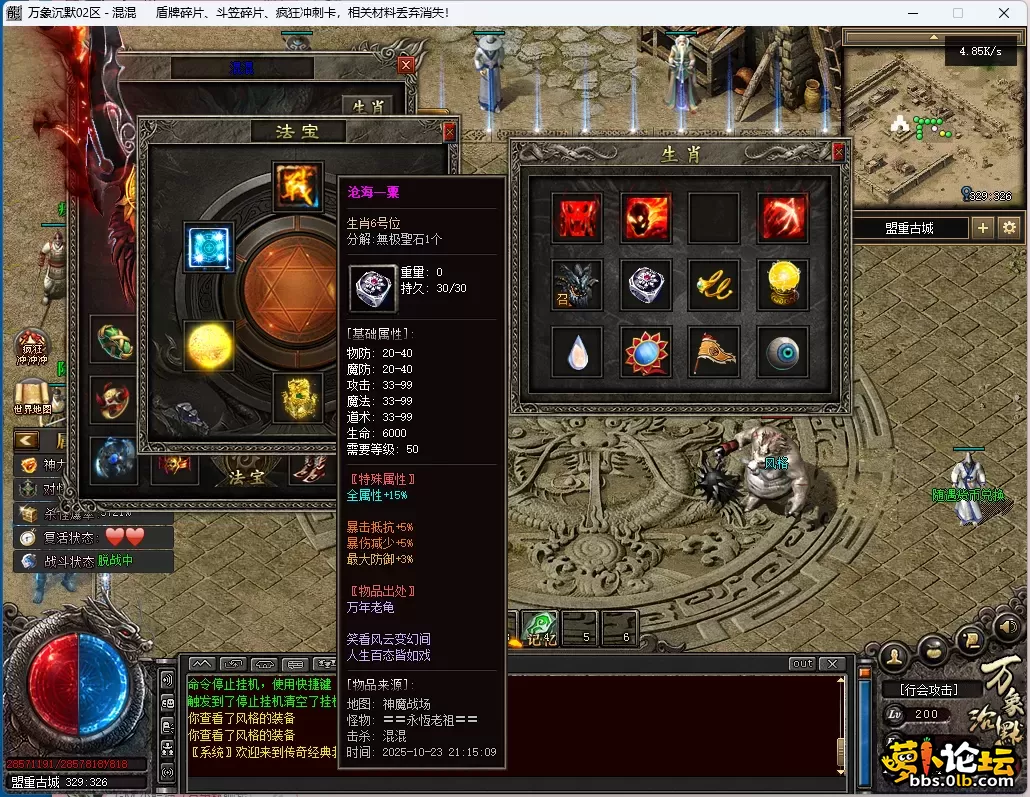This screenshot has height=797, width=1030.
Task: Maximize the game window
Action: point(957,13)
